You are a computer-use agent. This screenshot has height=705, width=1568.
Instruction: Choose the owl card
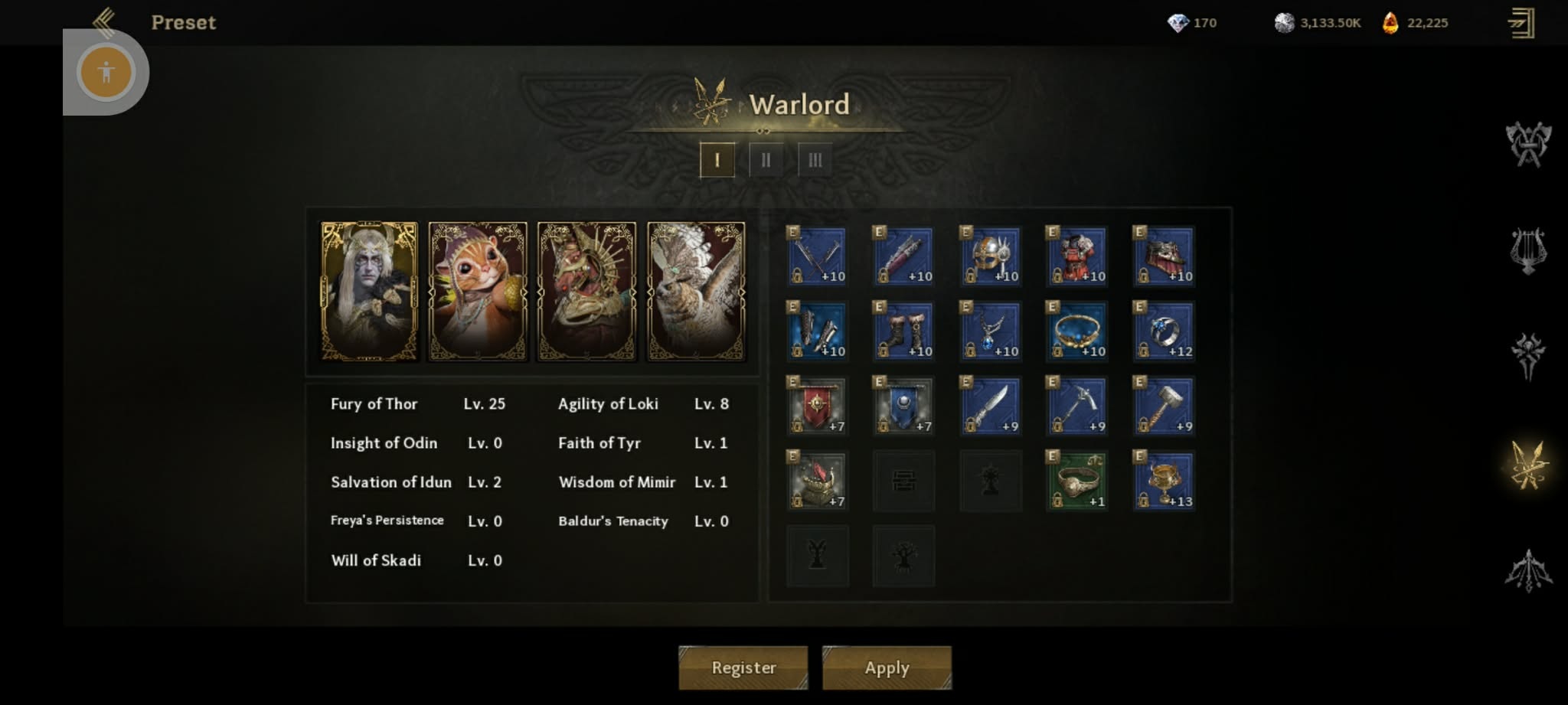[x=696, y=291]
